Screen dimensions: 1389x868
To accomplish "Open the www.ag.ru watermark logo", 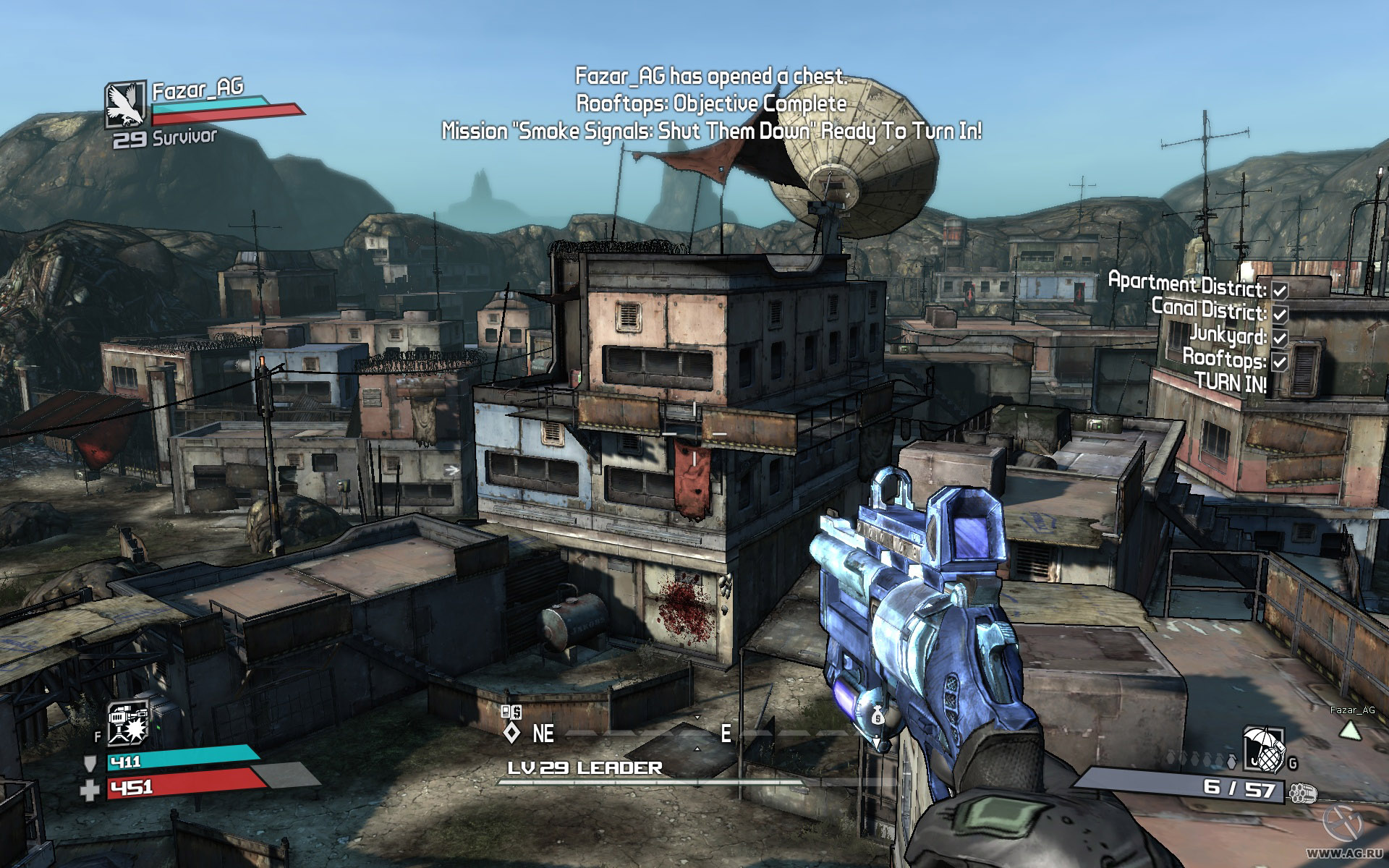I will tap(1346, 820).
